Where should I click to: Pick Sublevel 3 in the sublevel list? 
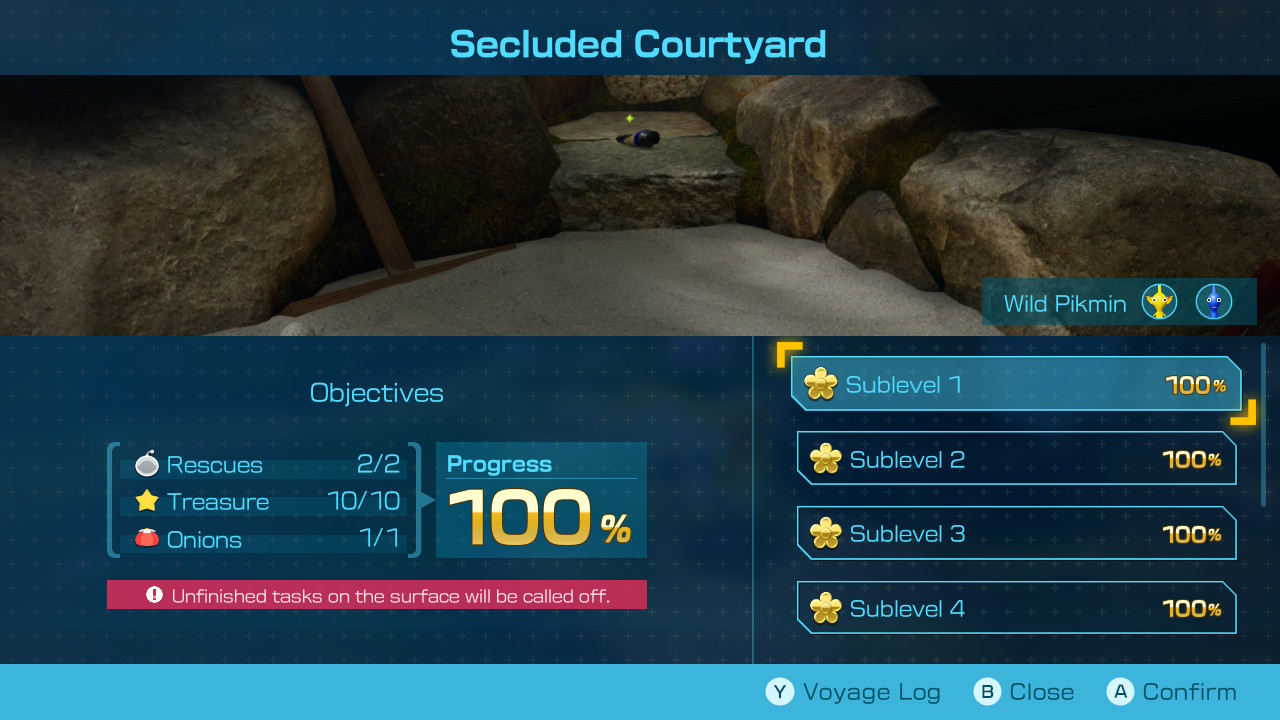1016,534
